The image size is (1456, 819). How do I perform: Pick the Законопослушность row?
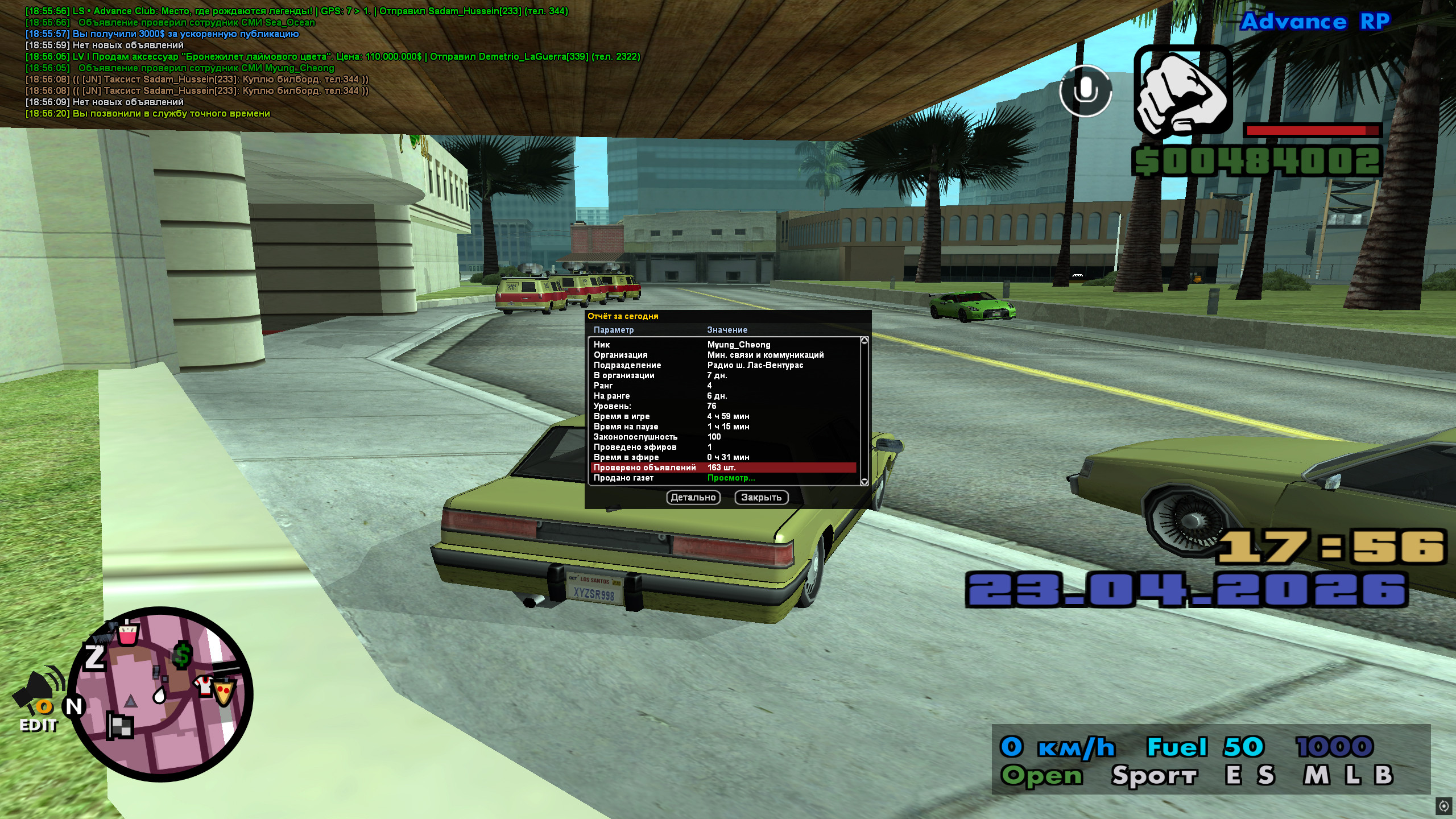(723, 437)
